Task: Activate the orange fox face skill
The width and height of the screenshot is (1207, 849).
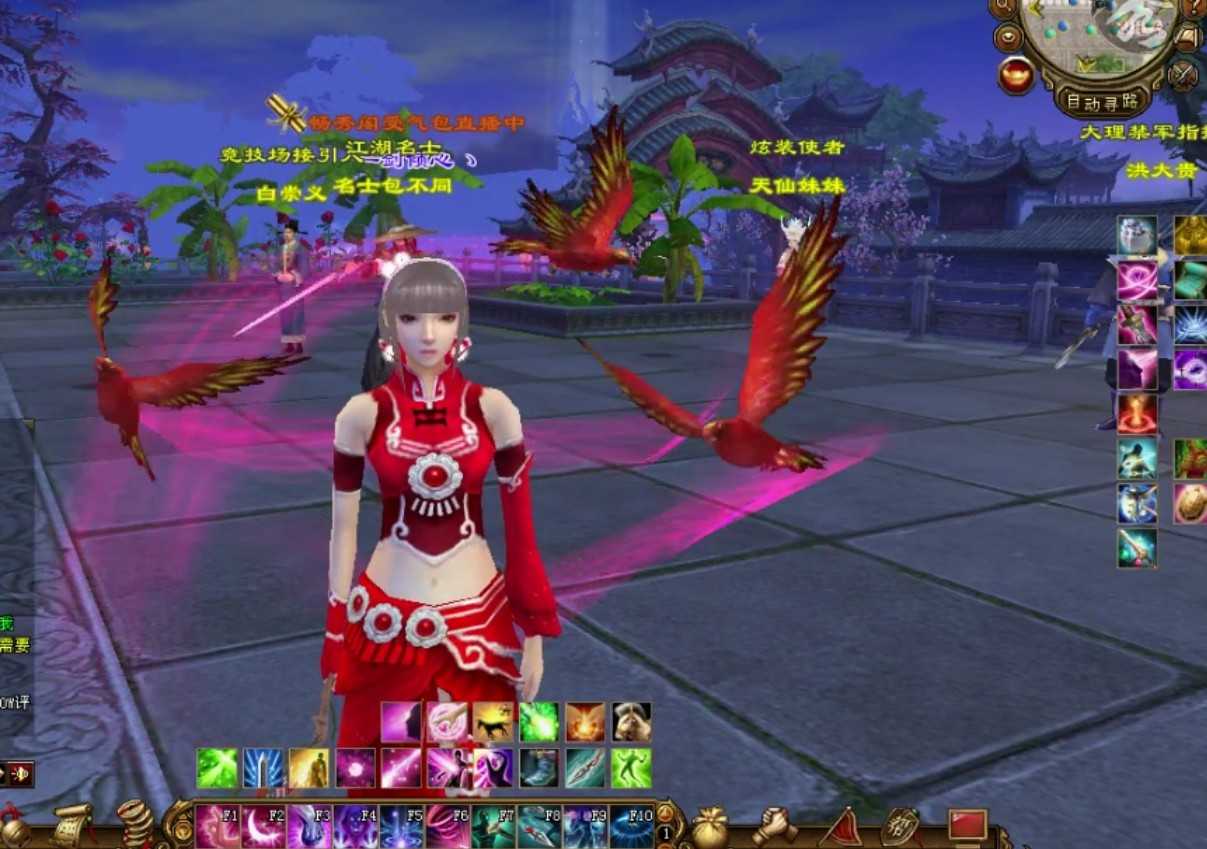Action: (585, 721)
